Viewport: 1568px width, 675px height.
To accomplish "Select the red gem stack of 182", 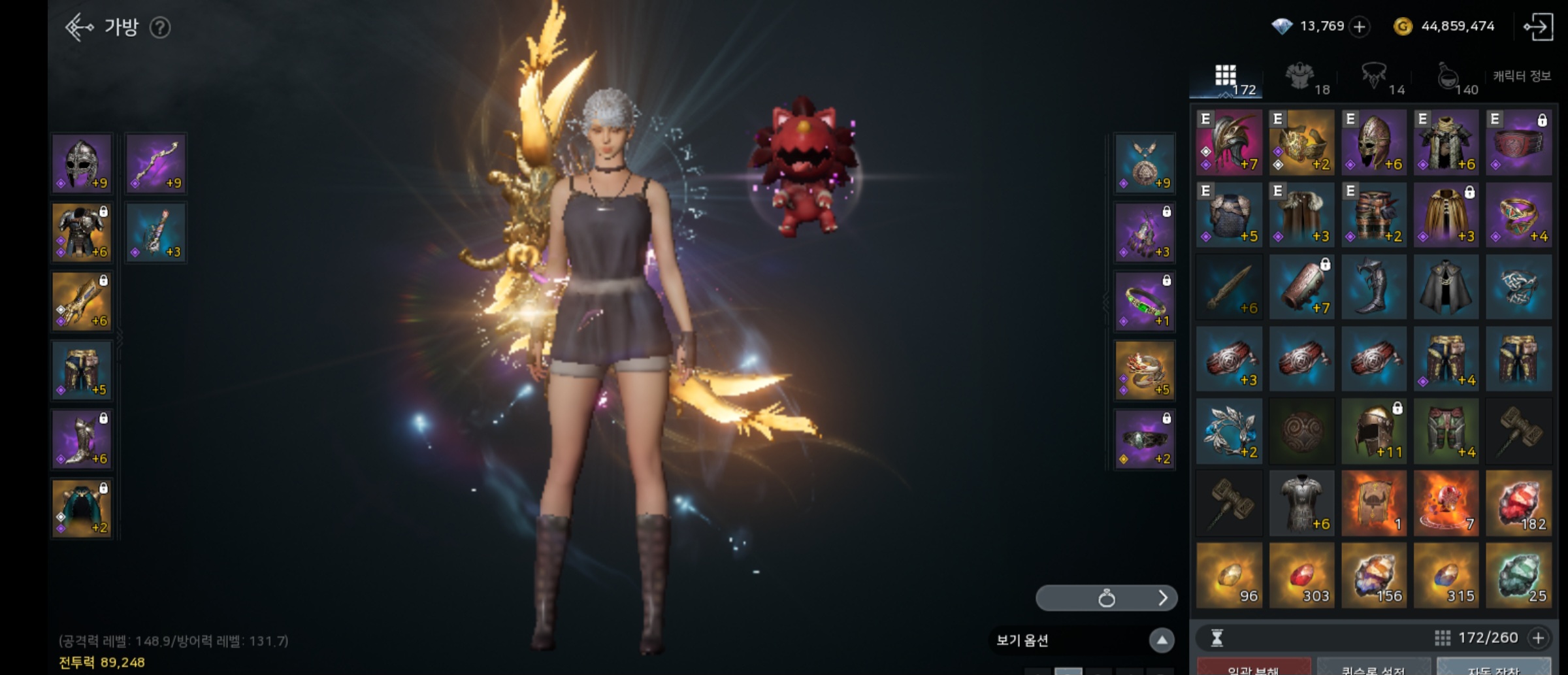I will [1518, 503].
